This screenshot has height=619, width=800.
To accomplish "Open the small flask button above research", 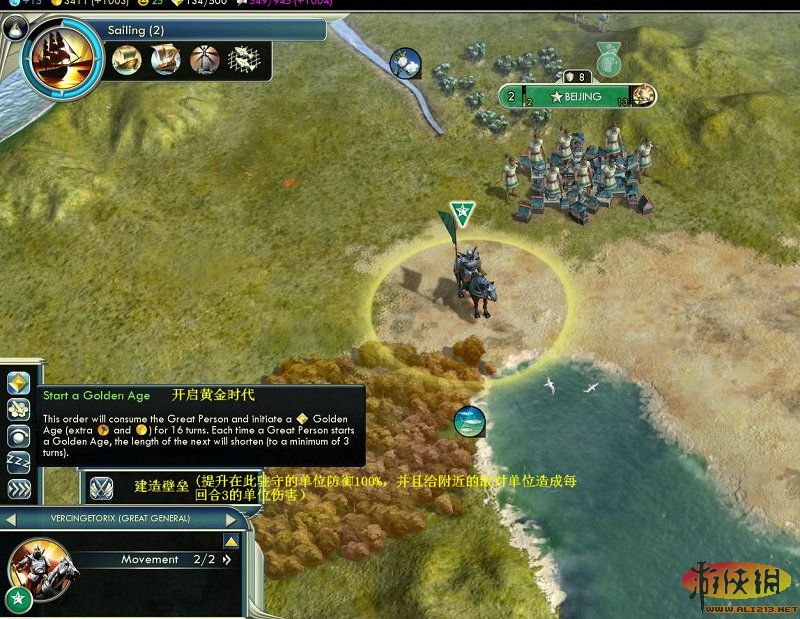I will pos(14,30).
